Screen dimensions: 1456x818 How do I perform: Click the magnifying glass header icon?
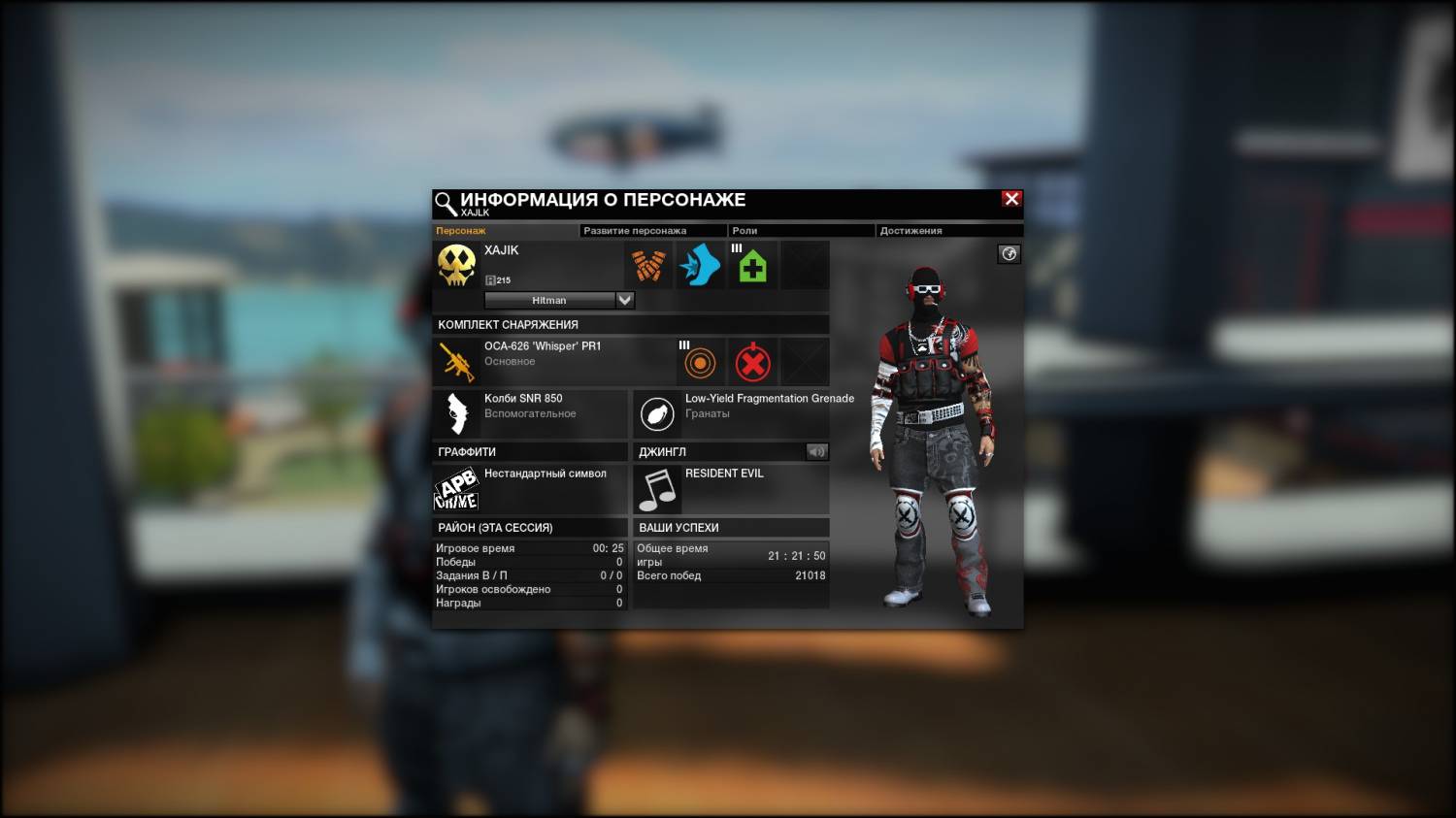point(446,203)
